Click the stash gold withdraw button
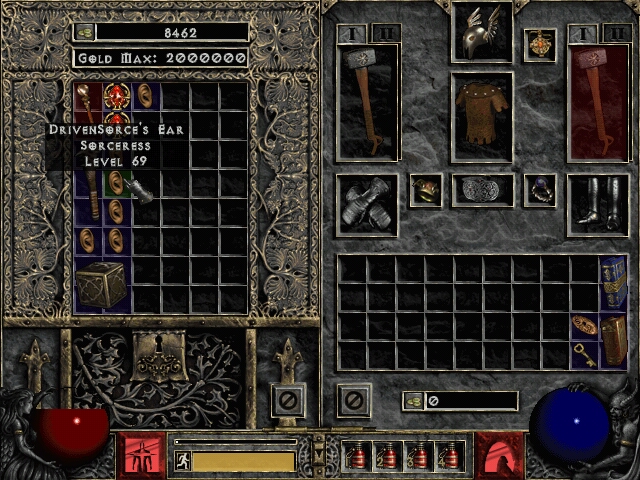This screenshot has width=640, height=480. click(84, 32)
